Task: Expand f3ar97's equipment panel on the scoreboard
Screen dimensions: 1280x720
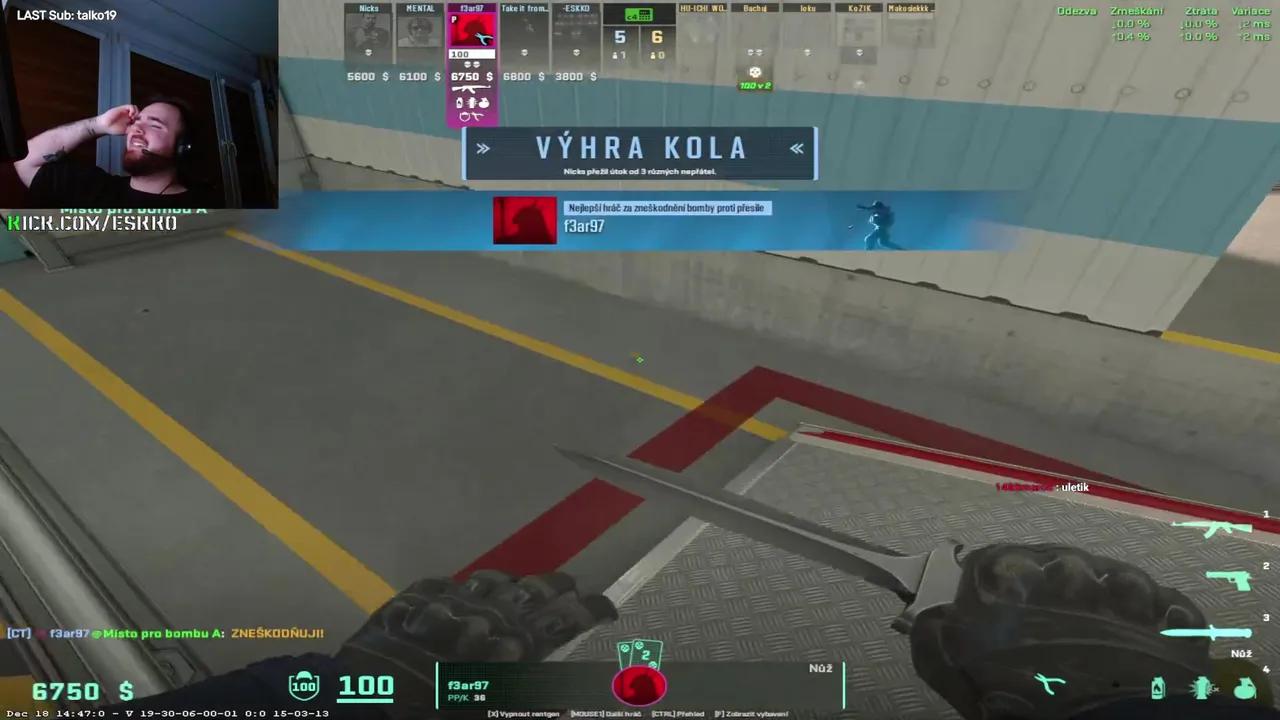Action: [x=470, y=103]
